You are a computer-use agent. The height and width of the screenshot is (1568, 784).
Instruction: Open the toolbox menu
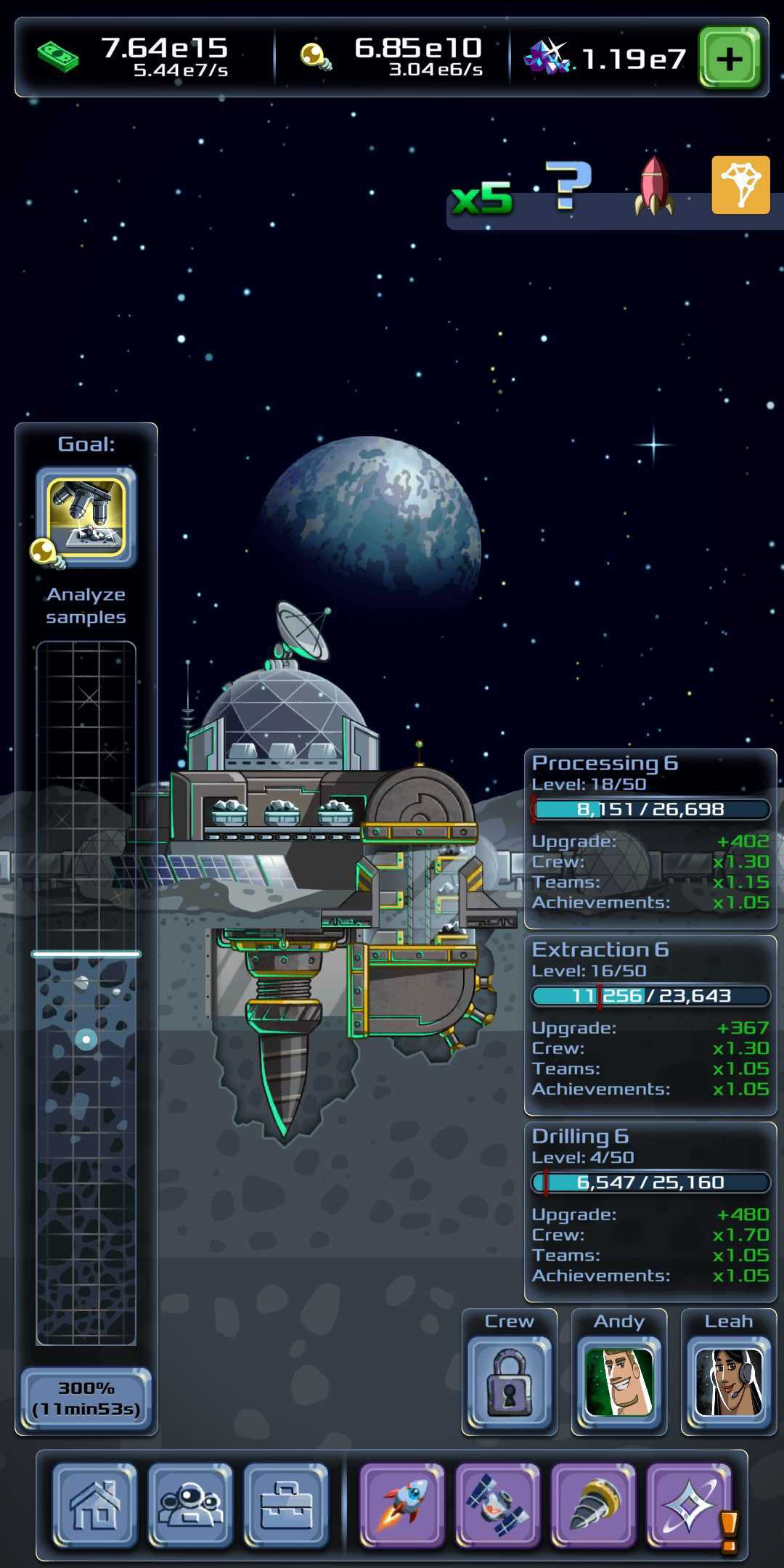tap(286, 1505)
